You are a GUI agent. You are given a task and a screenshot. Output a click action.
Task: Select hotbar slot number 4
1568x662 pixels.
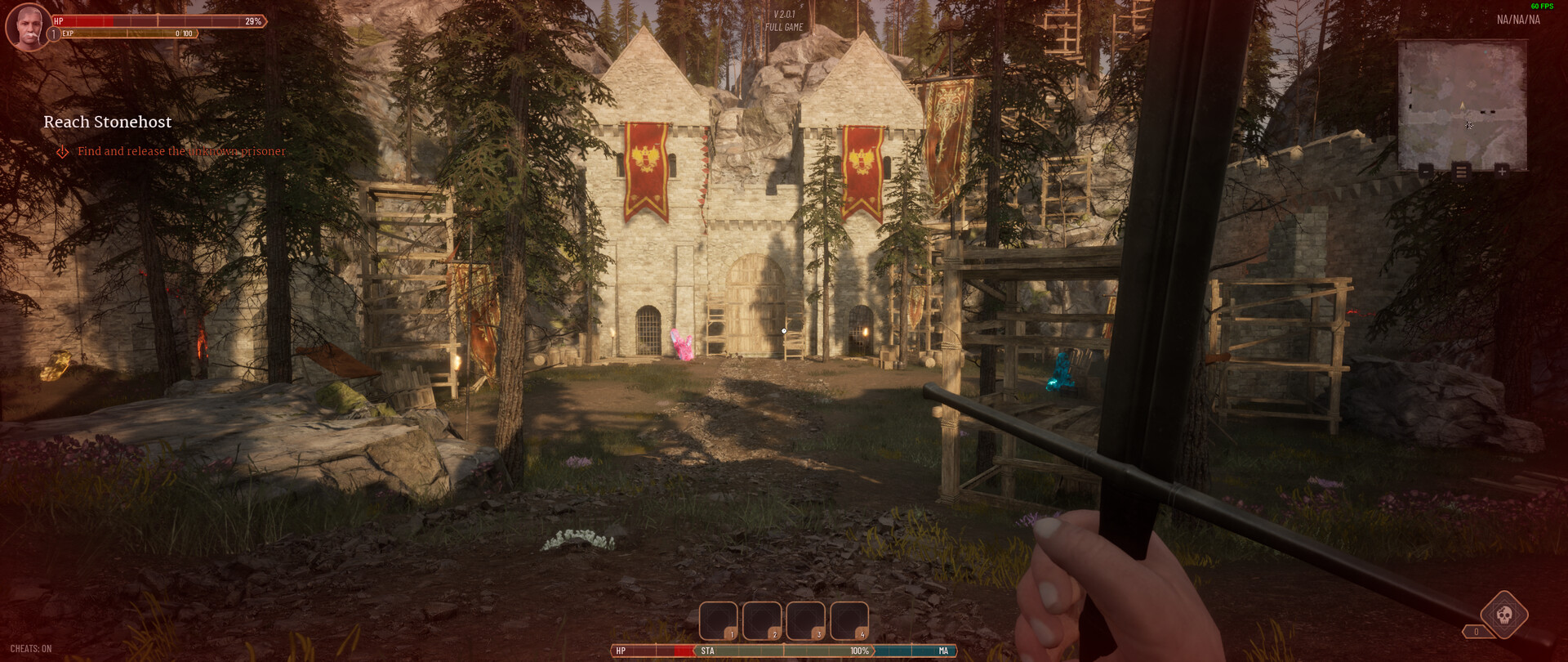tap(849, 621)
